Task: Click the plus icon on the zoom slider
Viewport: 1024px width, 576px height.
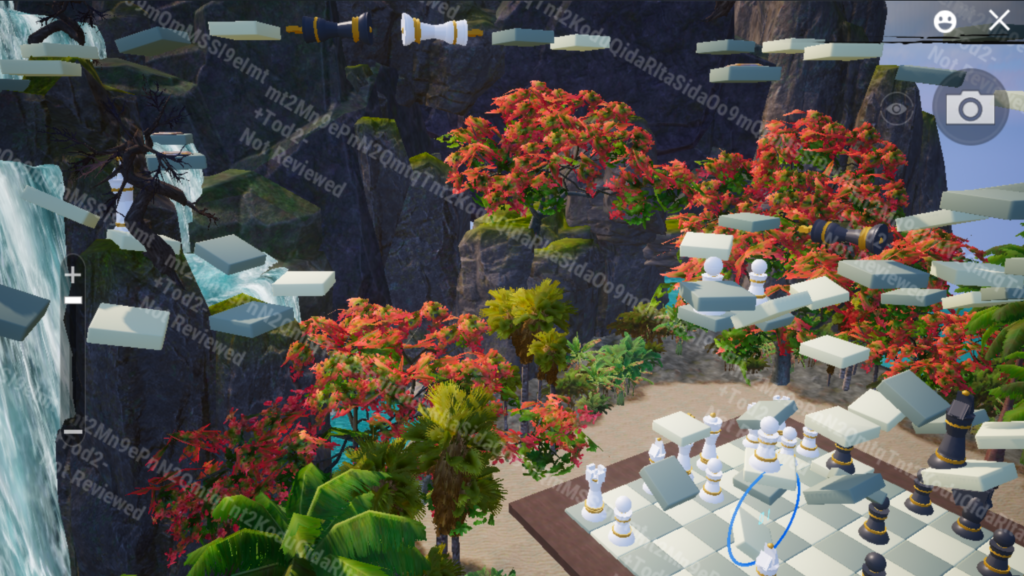Action: [x=73, y=274]
